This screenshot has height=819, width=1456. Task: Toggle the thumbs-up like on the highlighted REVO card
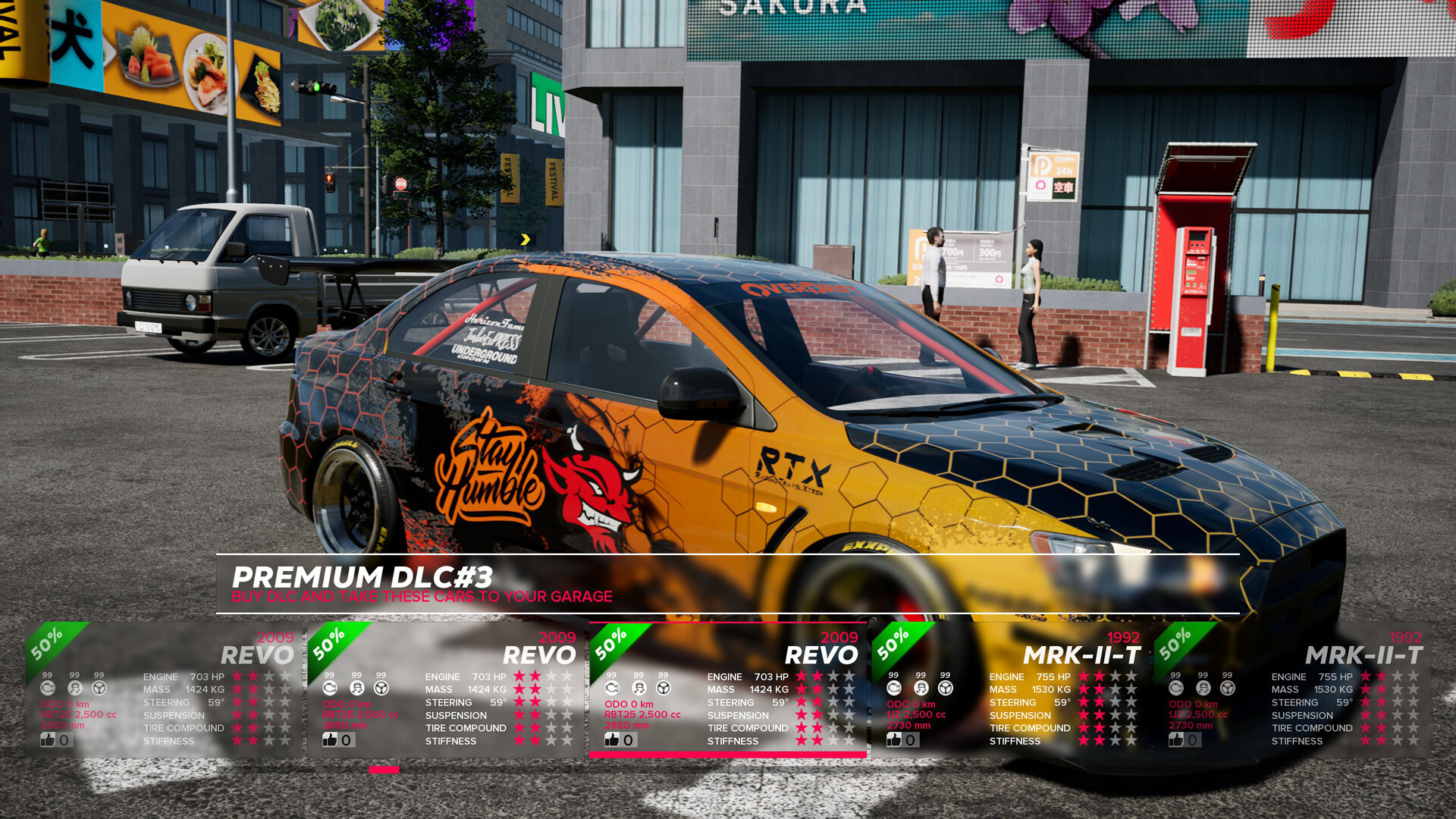click(x=613, y=739)
